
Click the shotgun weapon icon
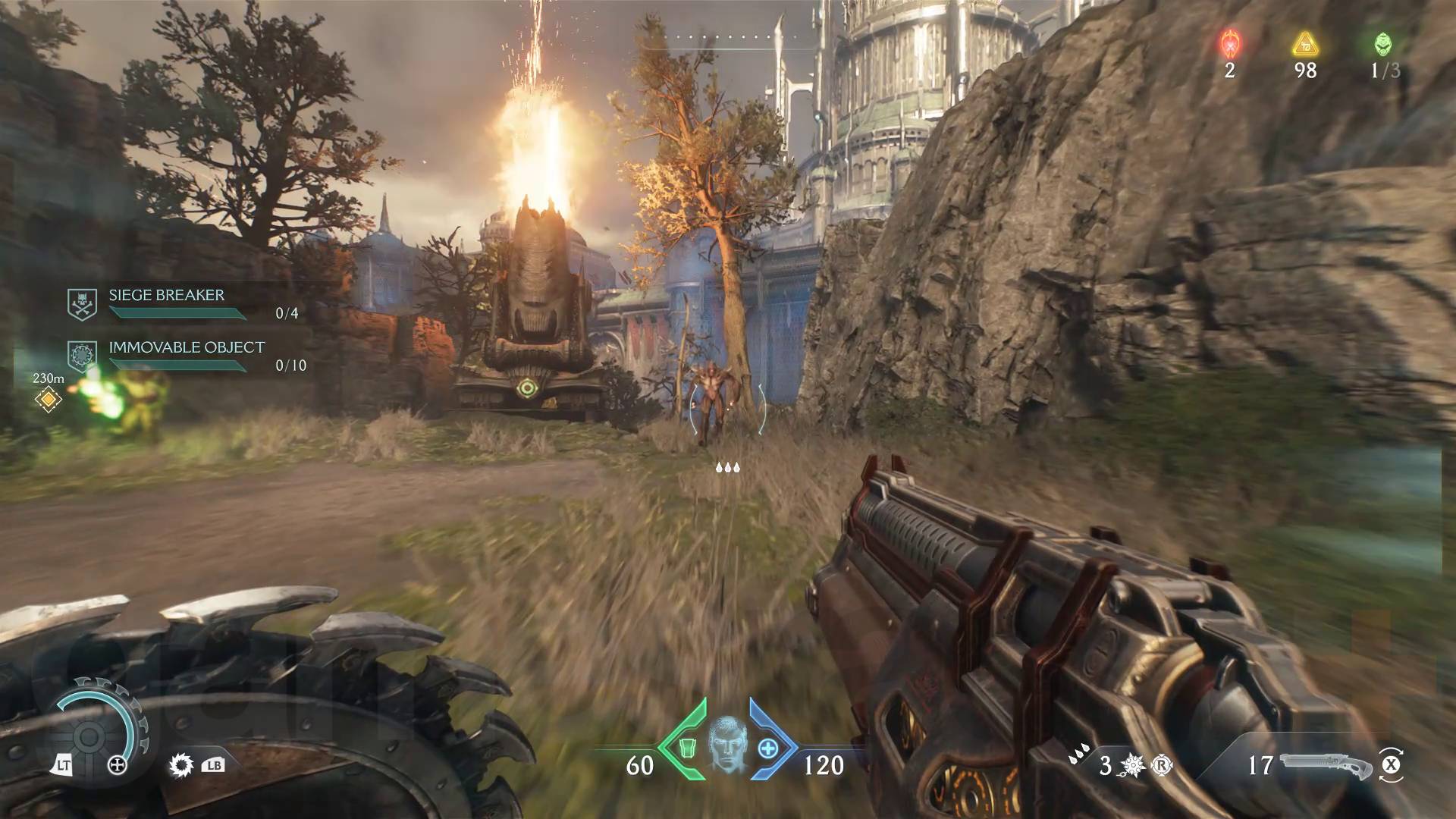pyautogui.click(x=1325, y=765)
